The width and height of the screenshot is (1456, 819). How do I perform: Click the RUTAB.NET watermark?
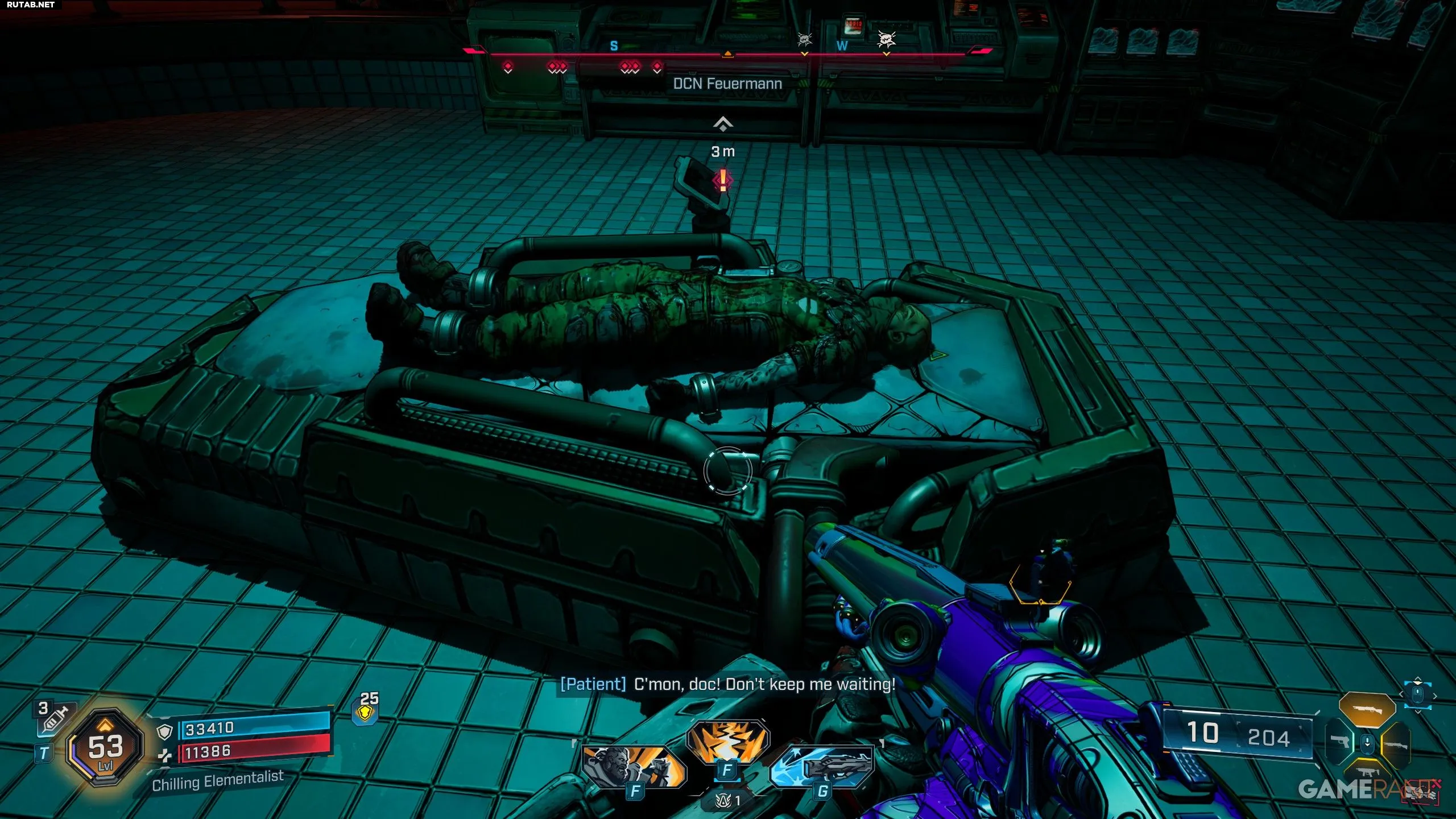pyautogui.click(x=31, y=5)
